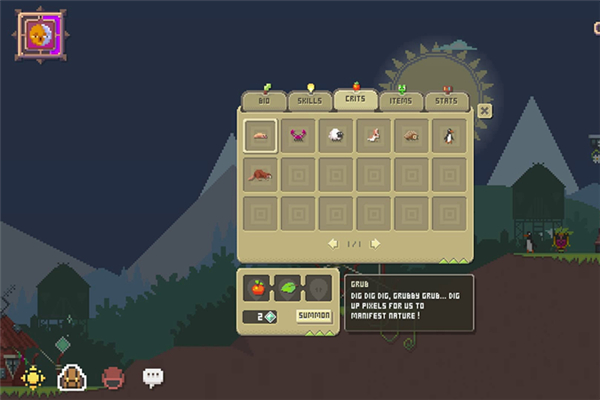Click the Summon button
Screen dimensions: 600x400
314,316
